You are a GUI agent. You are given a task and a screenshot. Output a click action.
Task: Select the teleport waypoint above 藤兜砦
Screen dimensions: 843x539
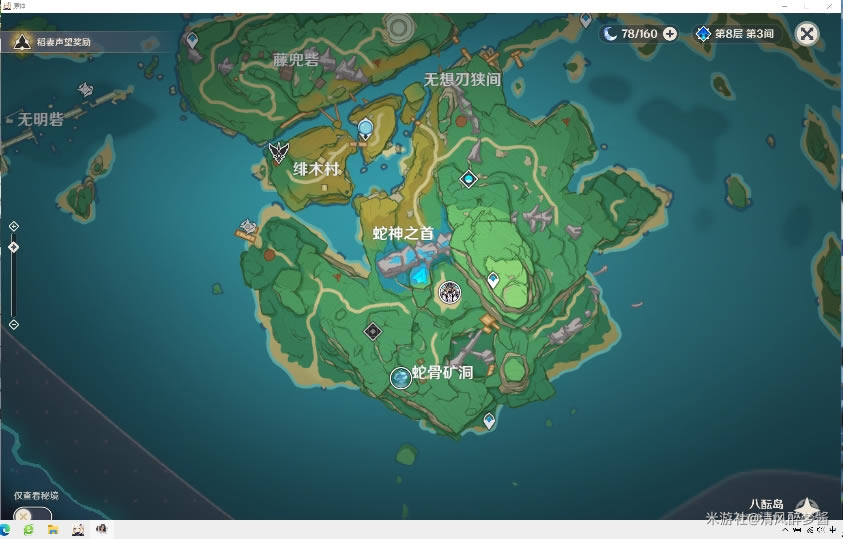[x=192, y=39]
